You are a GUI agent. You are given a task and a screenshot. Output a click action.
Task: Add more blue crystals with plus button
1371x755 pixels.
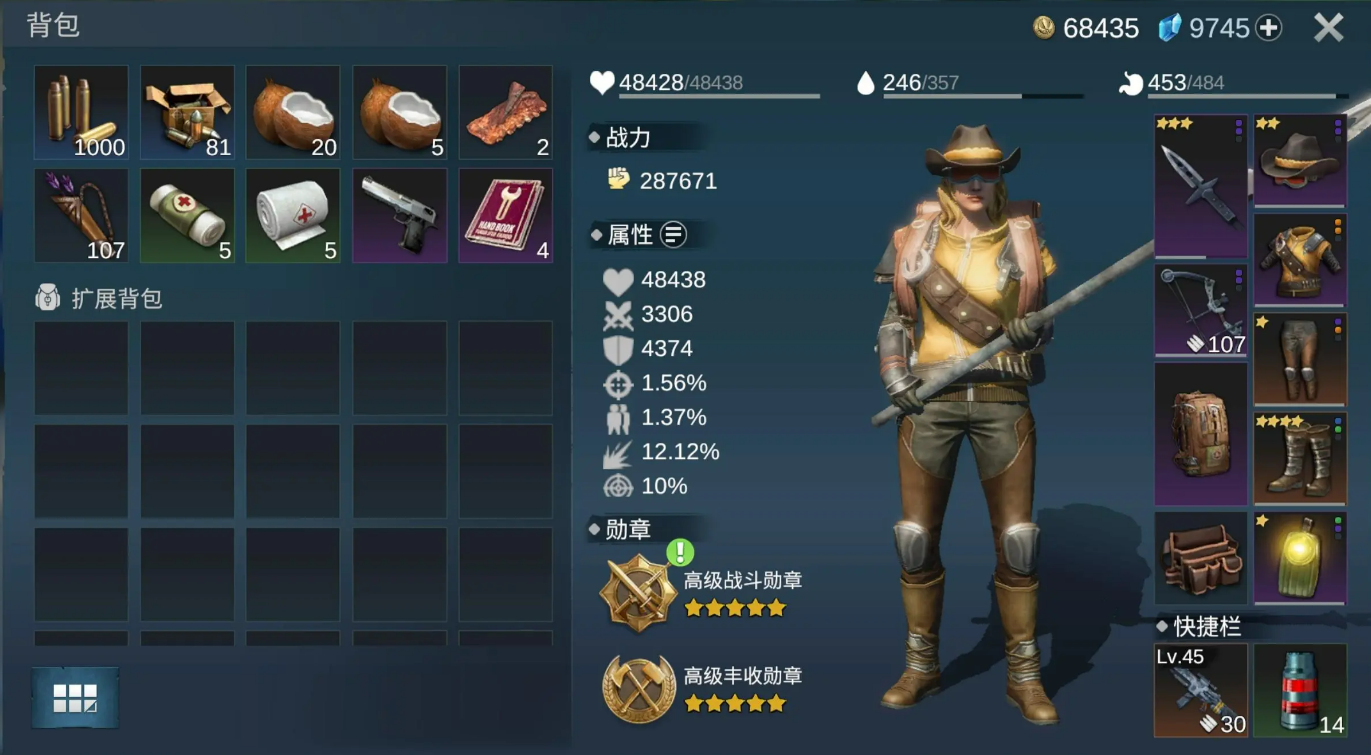1269,28
